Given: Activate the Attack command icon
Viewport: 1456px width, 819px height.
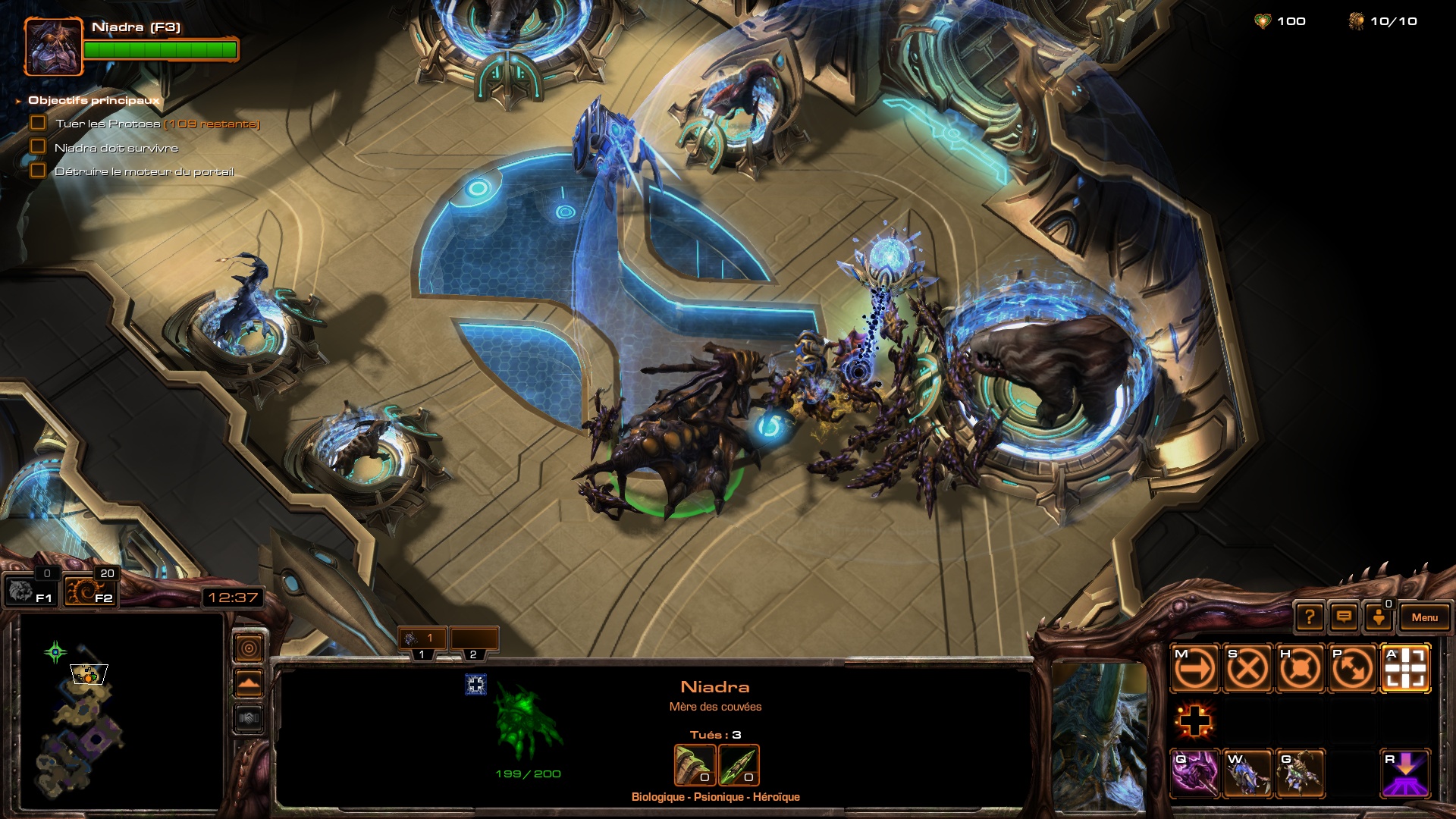Looking at the screenshot, I should click(x=1405, y=669).
